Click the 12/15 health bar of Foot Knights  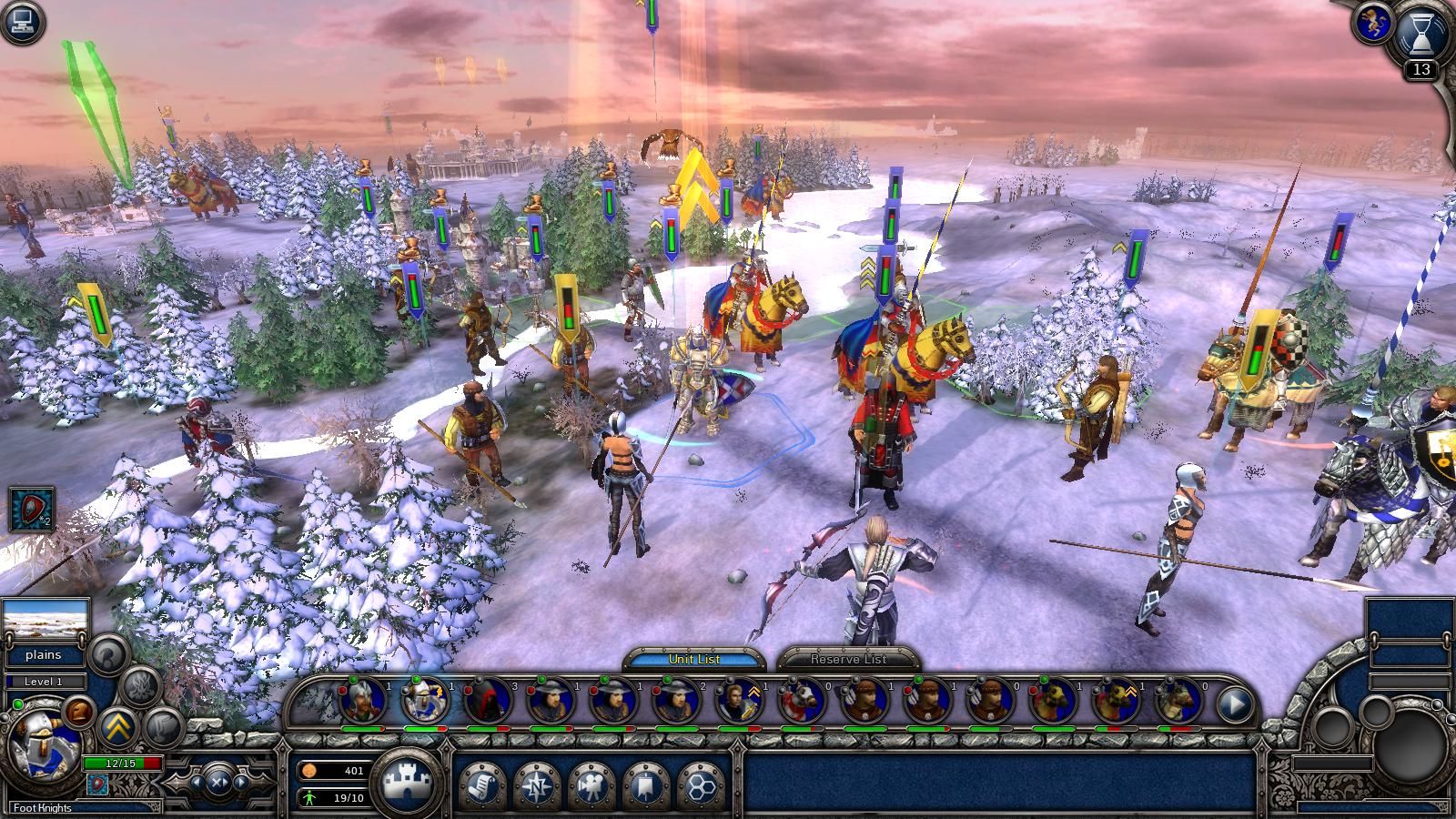[x=123, y=762]
